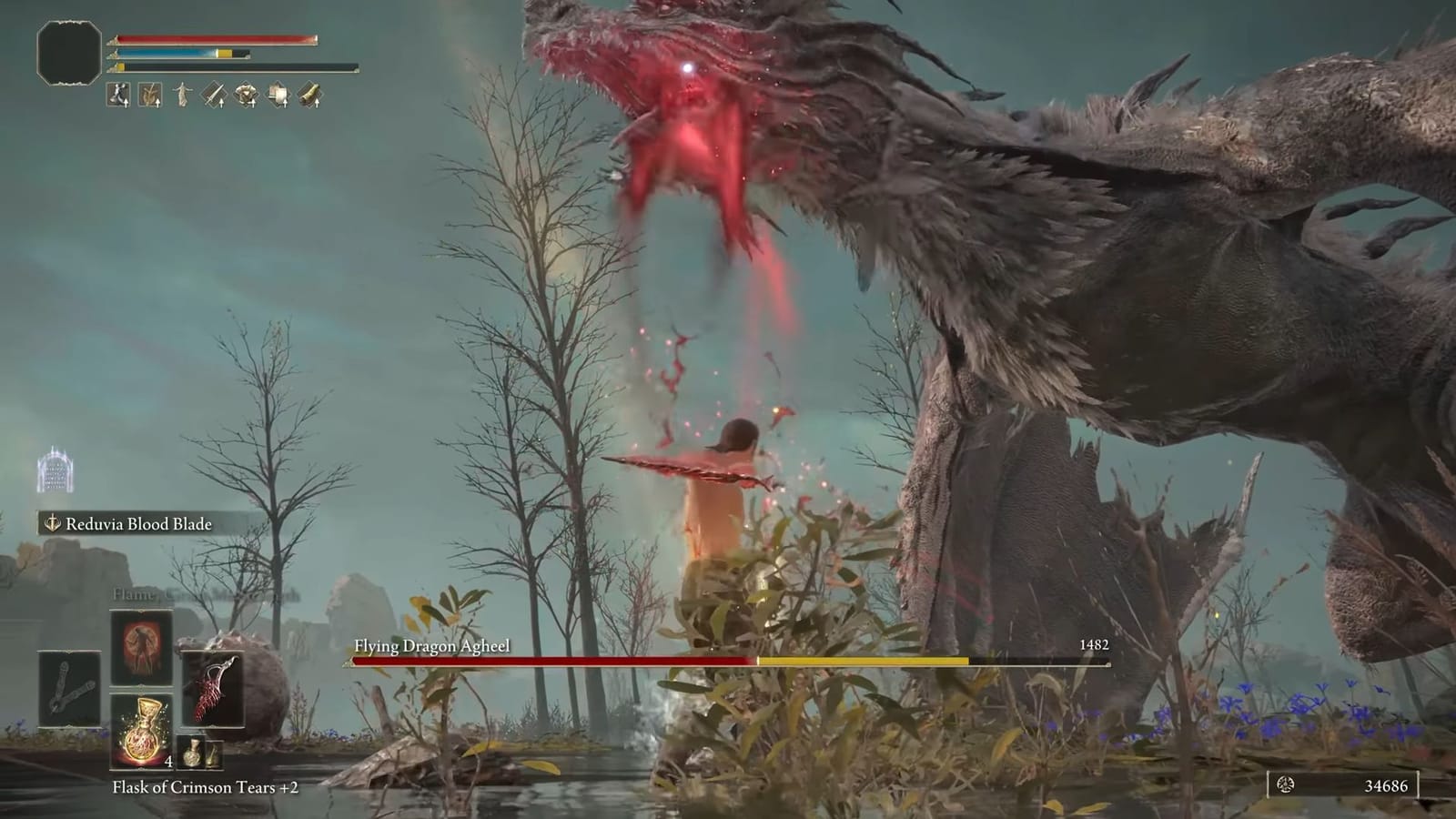1456x819 pixels.
Task: Select the Flame, Grant Me Strength spell icon
Action: [141, 647]
